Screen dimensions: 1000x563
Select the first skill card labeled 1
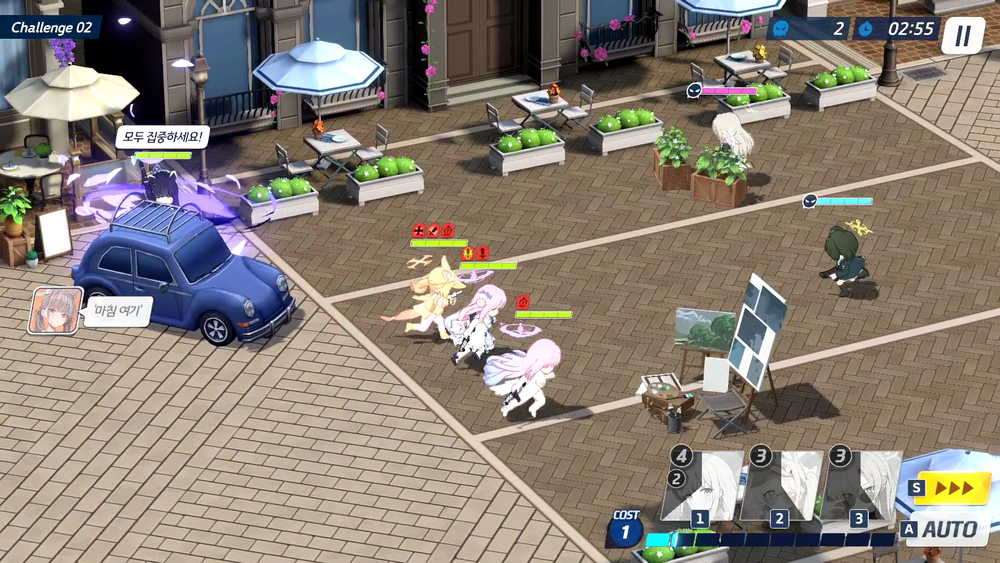(x=702, y=487)
